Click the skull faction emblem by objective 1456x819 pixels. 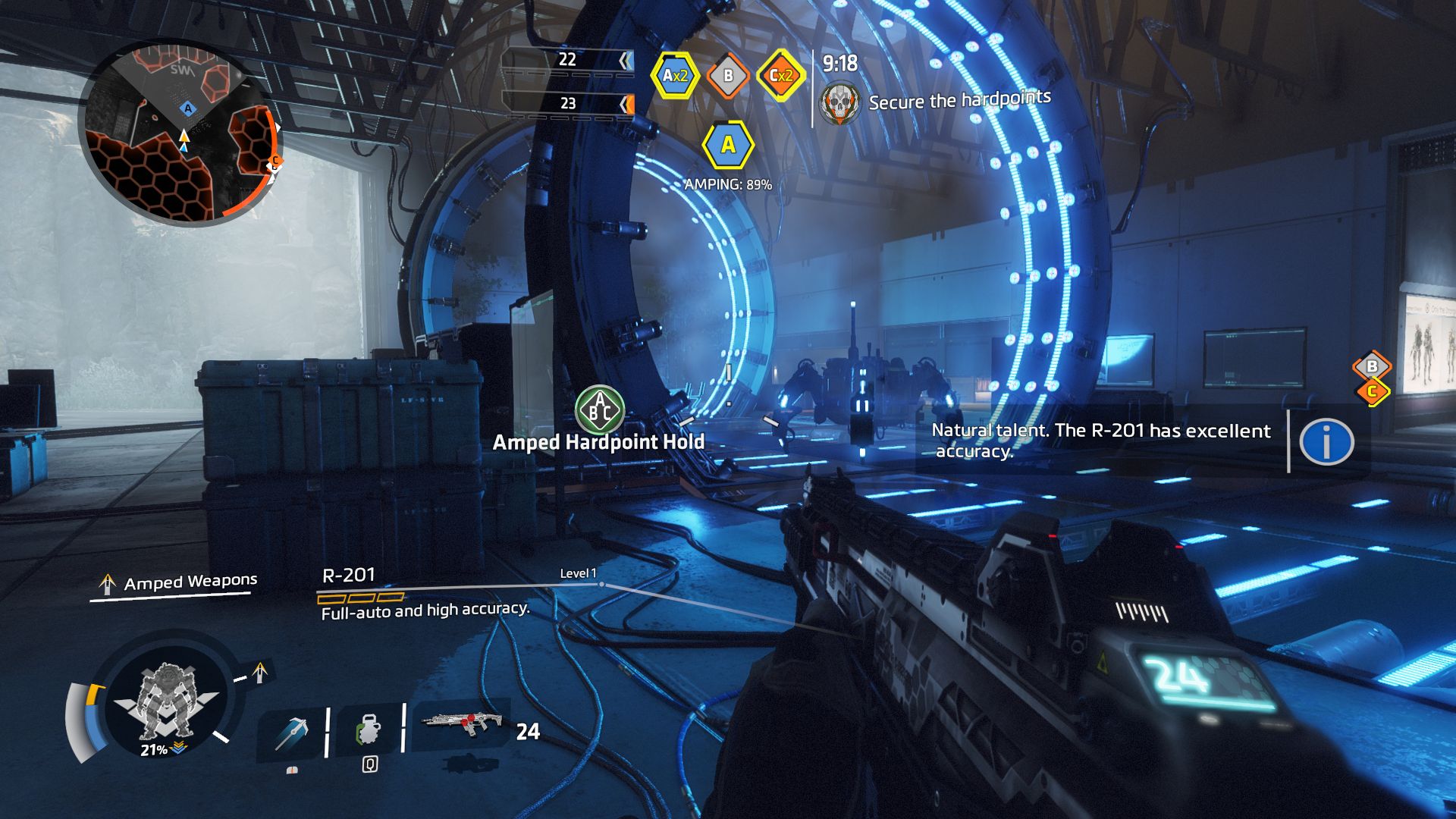[840, 103]
